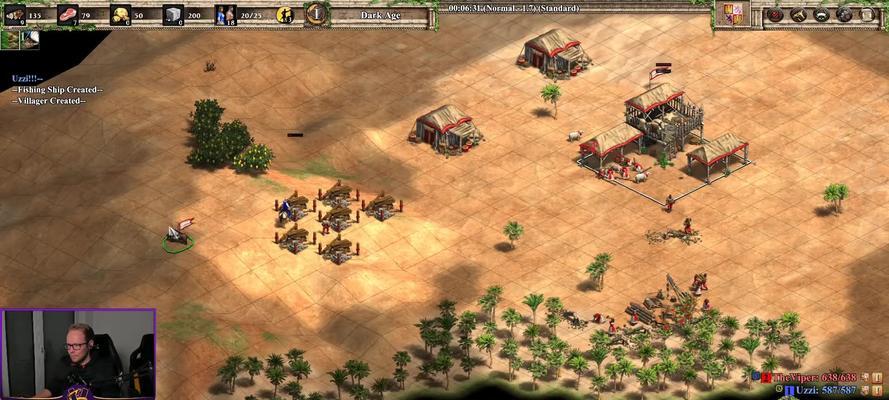Open the hammer icon button in top bar
The height and width of the screenshot is (400, 889).
pos(799,14)
